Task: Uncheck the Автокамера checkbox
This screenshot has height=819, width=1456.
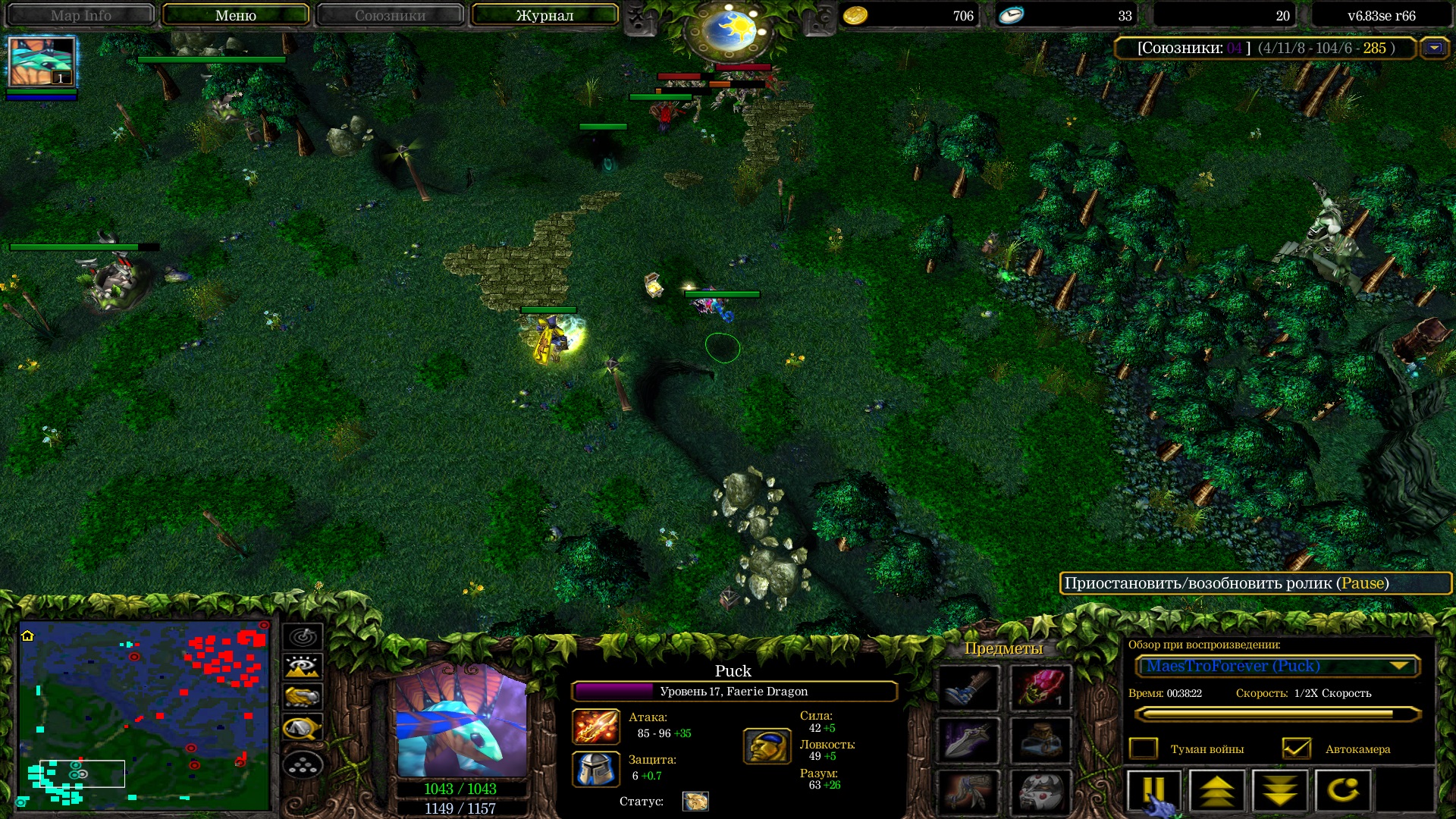Action: click(x=1296, y=748)
